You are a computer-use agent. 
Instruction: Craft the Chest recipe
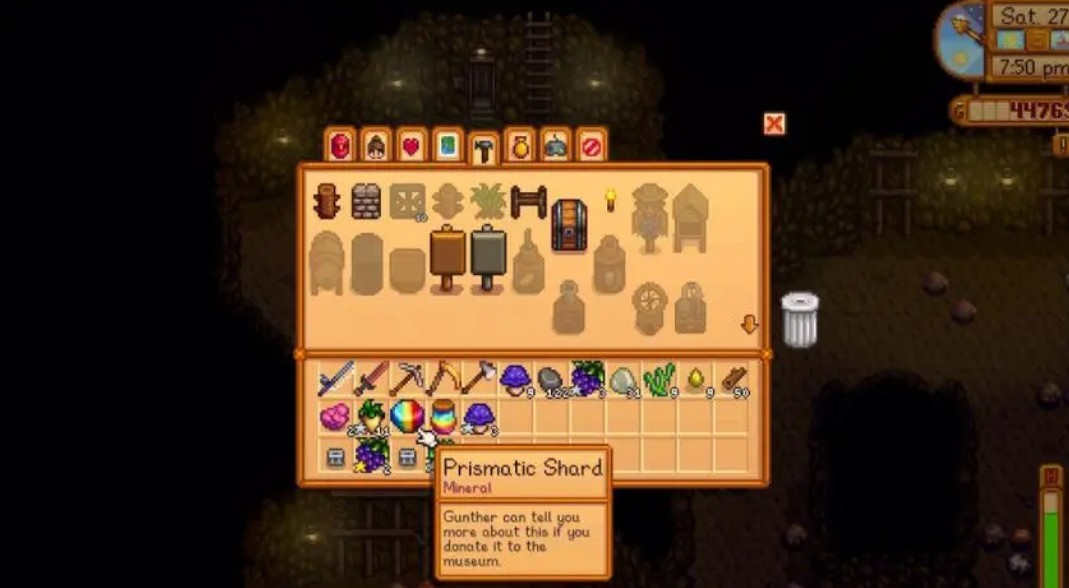pos(568,224)
